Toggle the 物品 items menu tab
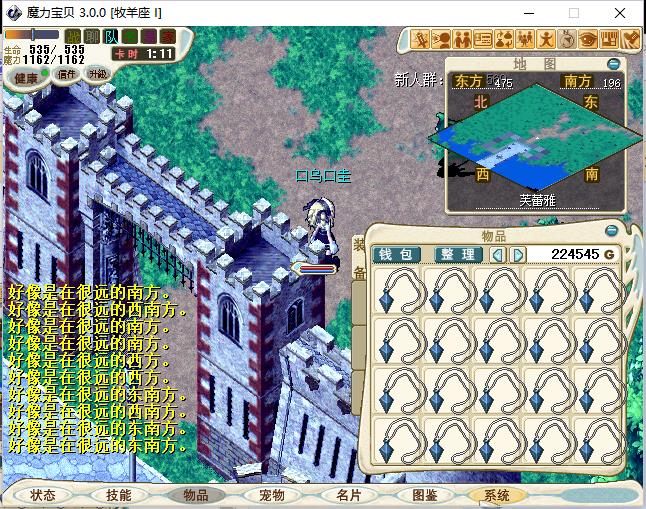This screenshot has width=646, height=509. coord(195,495)
